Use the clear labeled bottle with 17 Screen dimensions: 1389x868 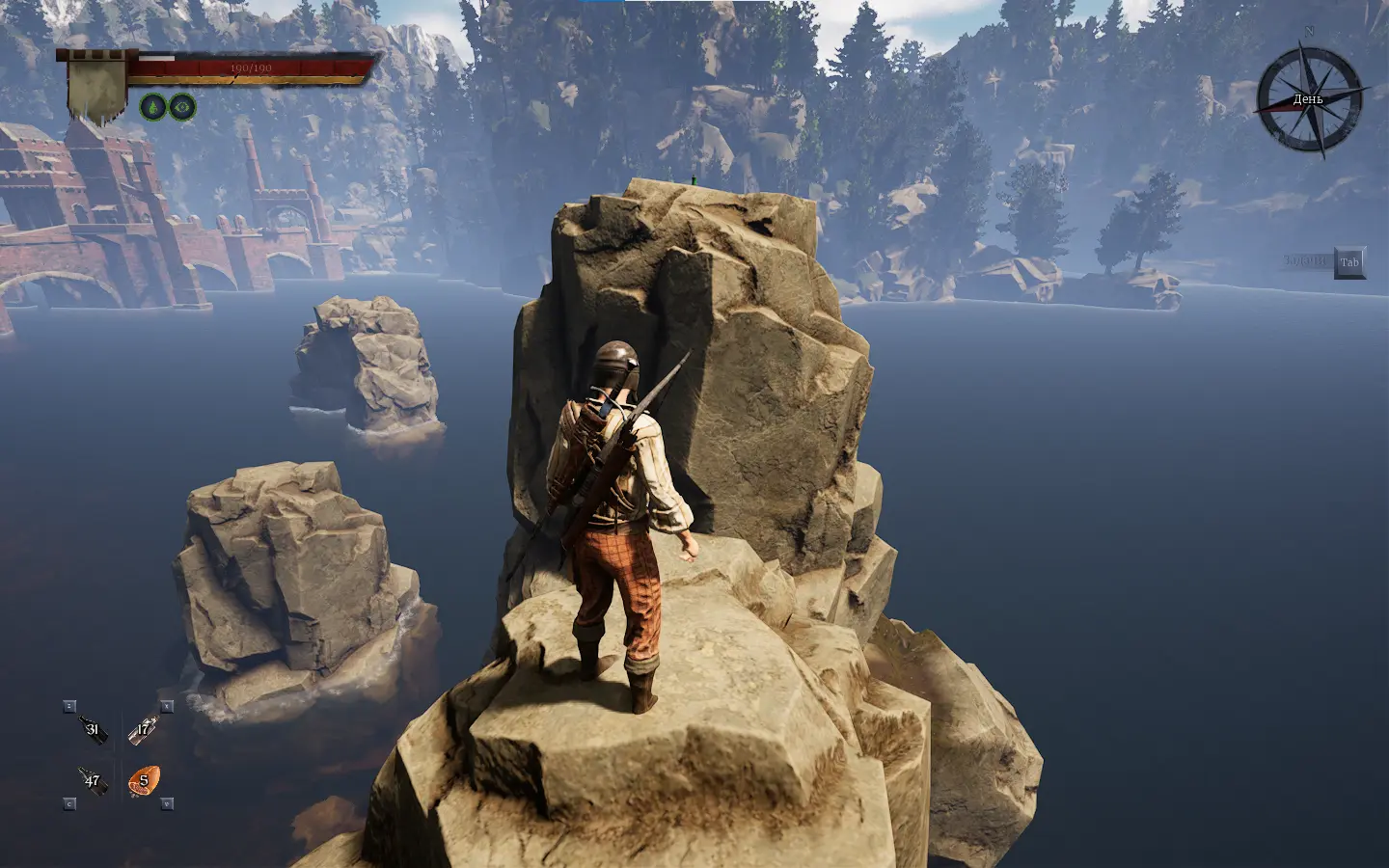click(x=144, y=728)
